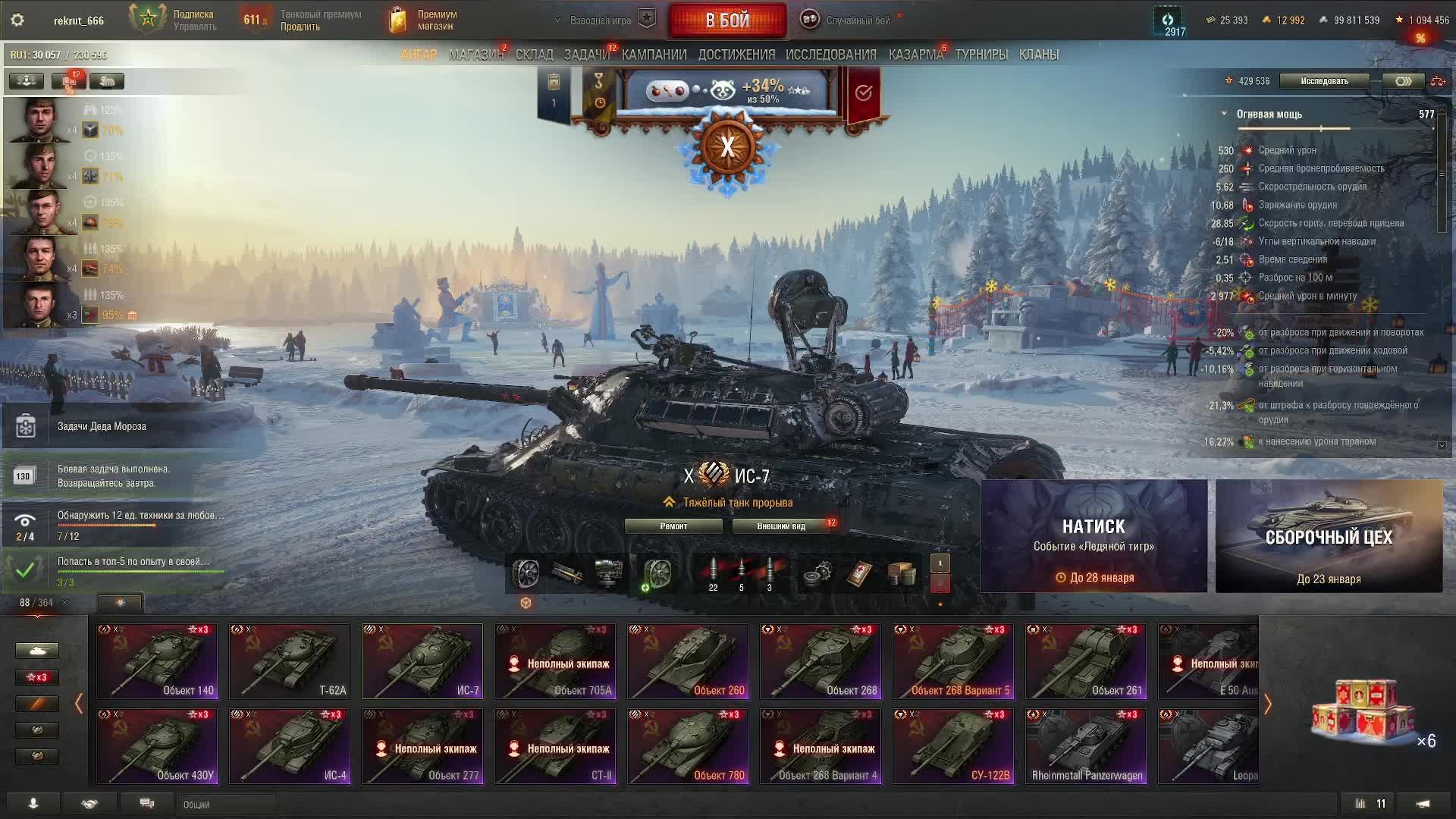This screenshot has height=819, width=1456.
Task: Choose the T-62A tank card
Action: coord(290,661)
